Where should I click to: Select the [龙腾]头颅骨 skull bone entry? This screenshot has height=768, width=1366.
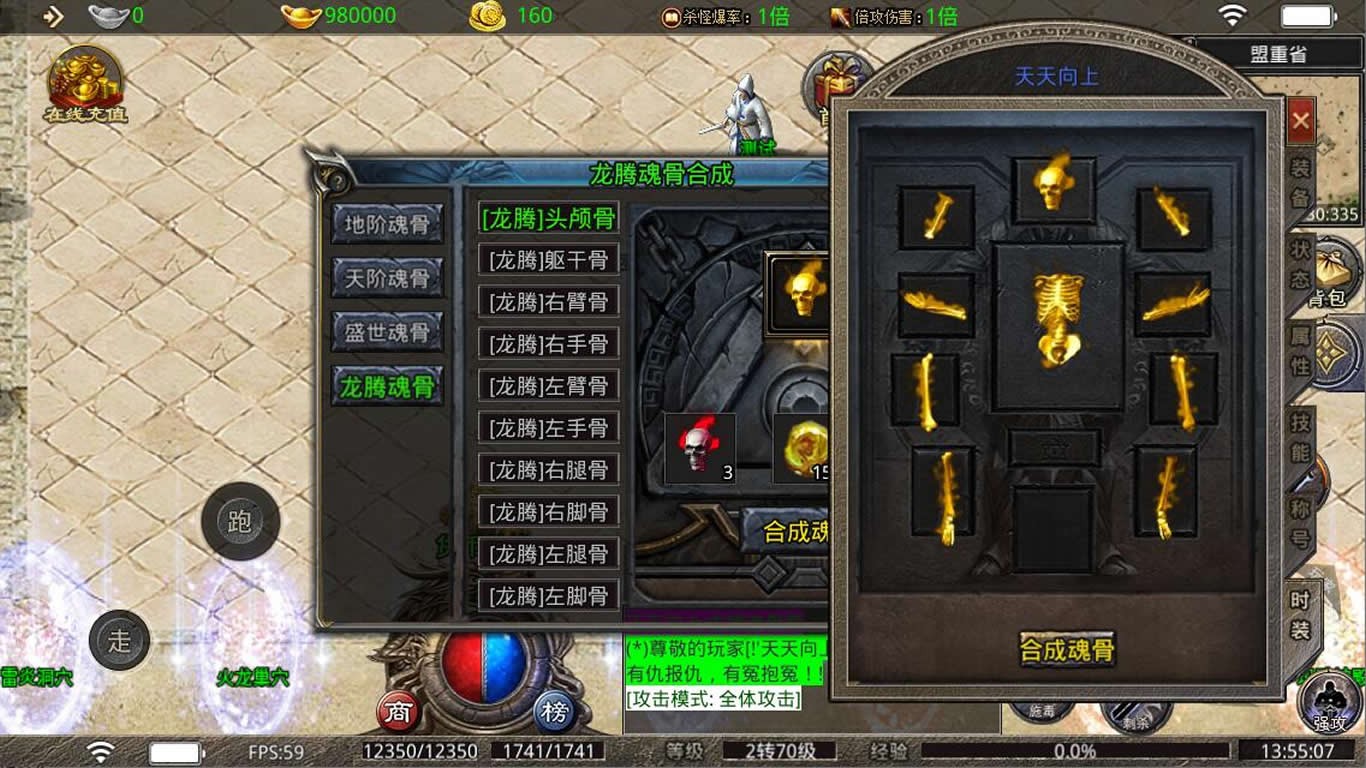[x=548, y=218]
